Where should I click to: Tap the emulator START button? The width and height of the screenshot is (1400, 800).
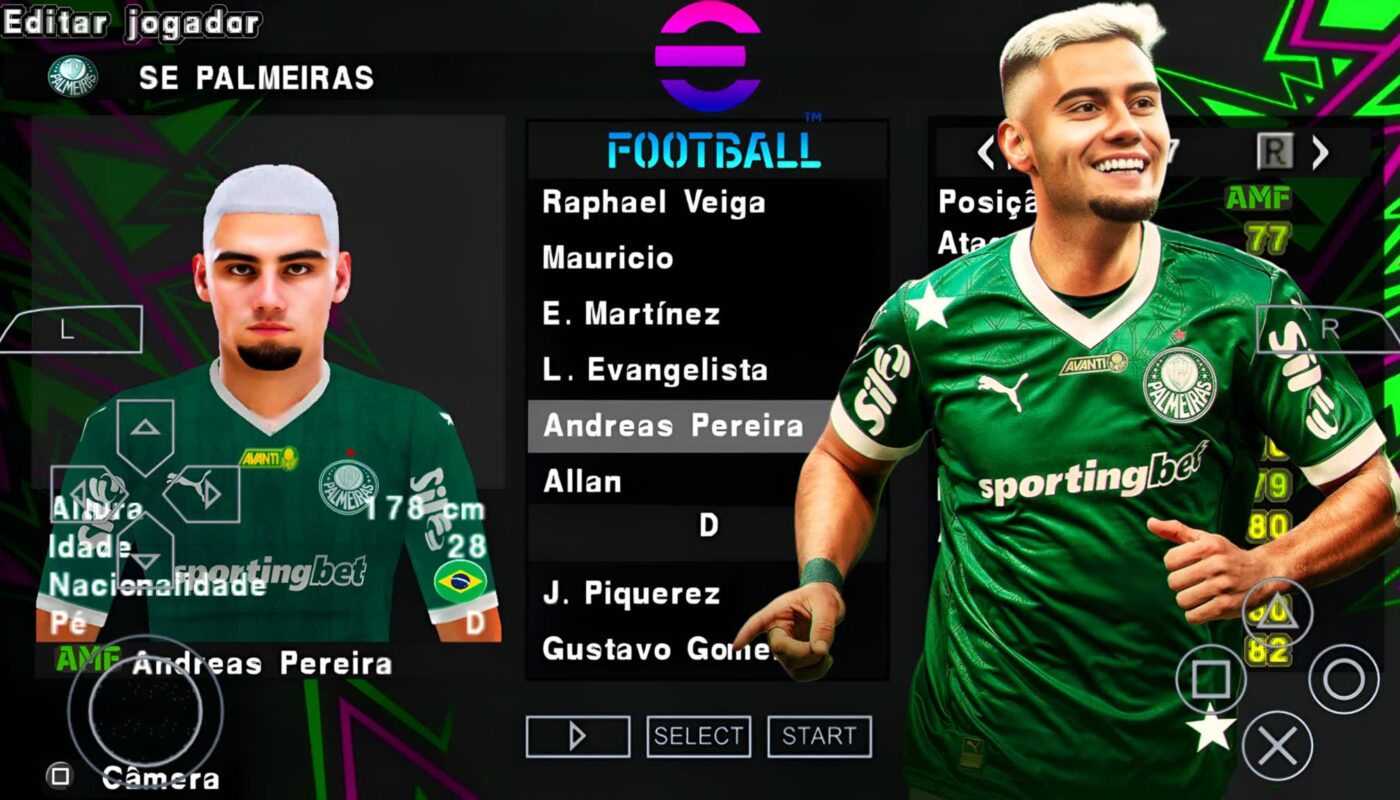[819, 737]
